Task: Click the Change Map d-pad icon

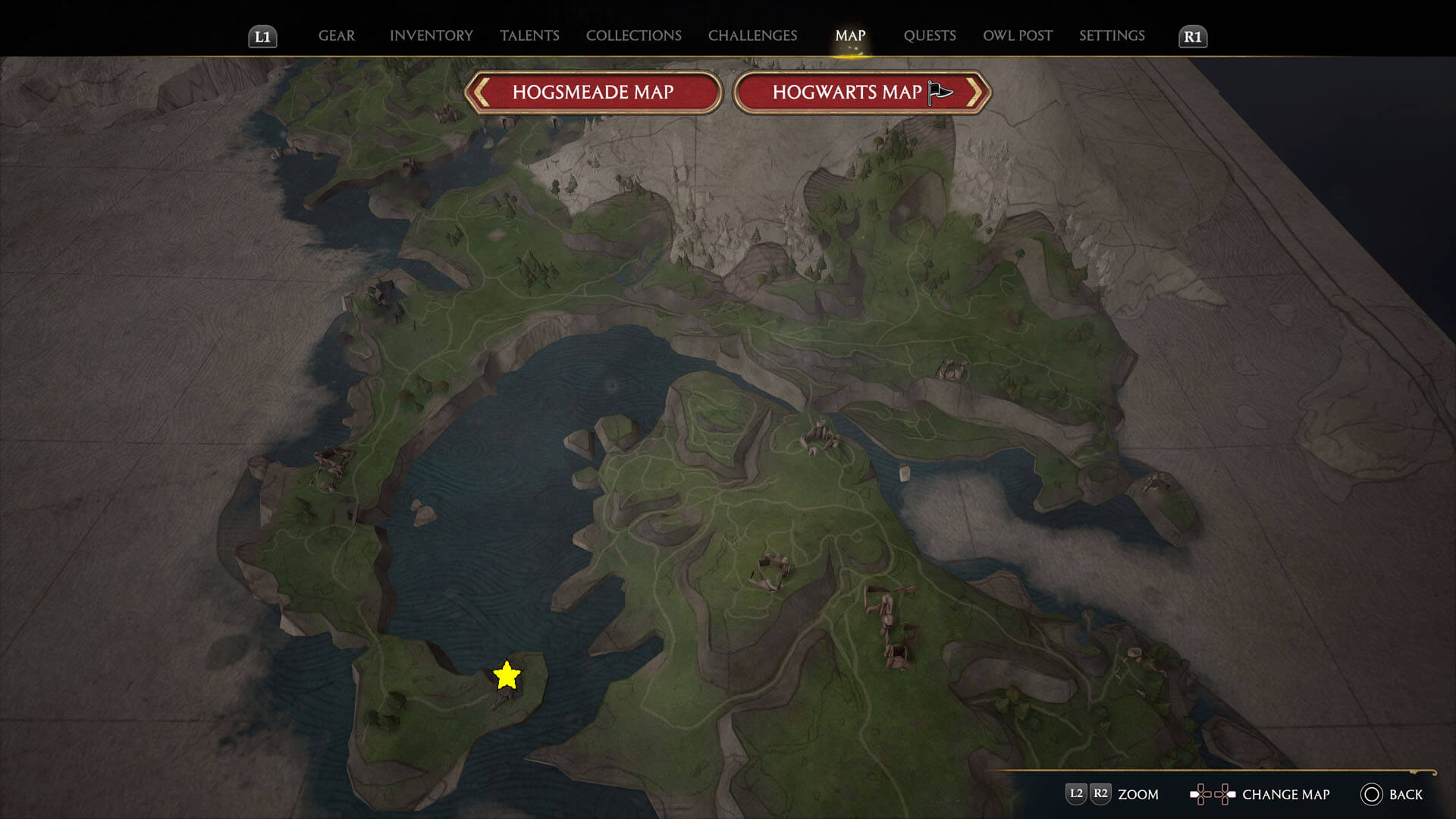Action: pyautogui.click(x=1213, y=794)
